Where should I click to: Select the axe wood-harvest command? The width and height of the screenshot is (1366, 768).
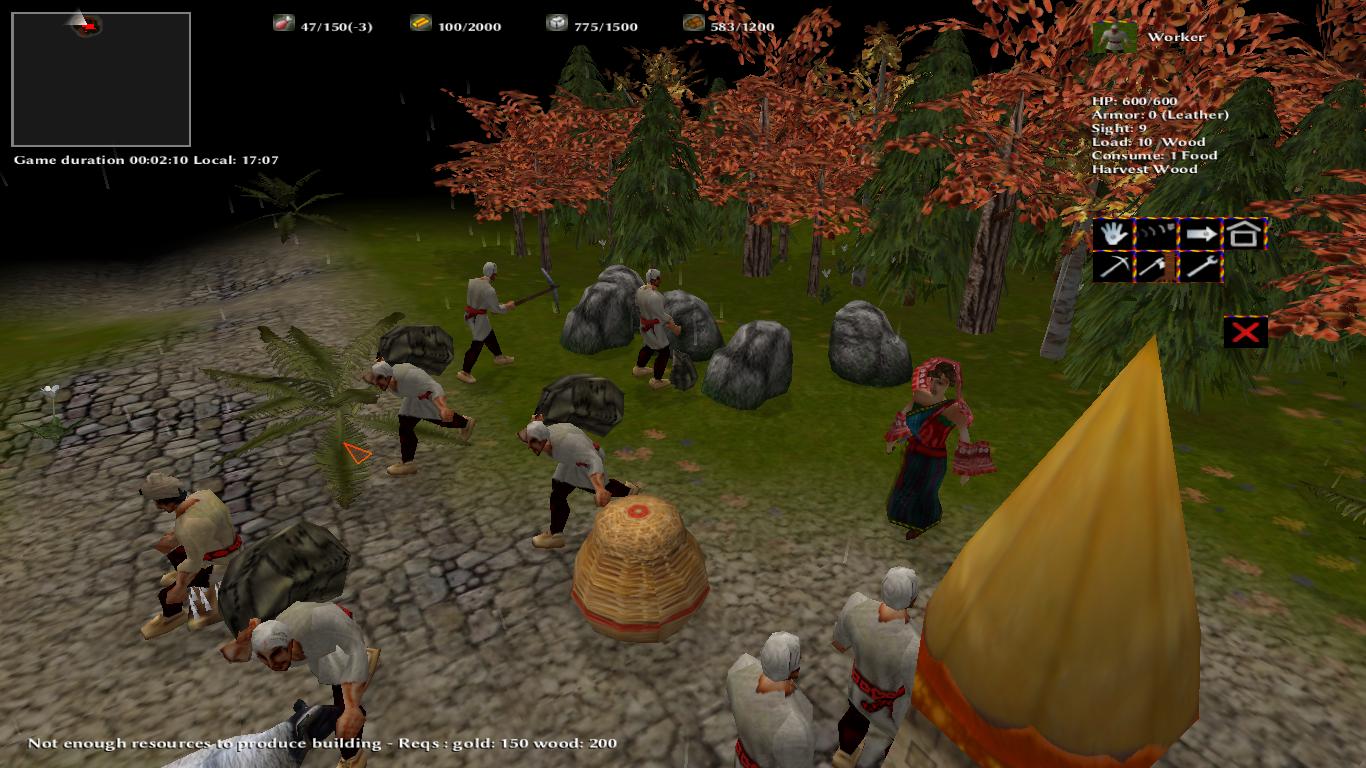[1157, 266]
